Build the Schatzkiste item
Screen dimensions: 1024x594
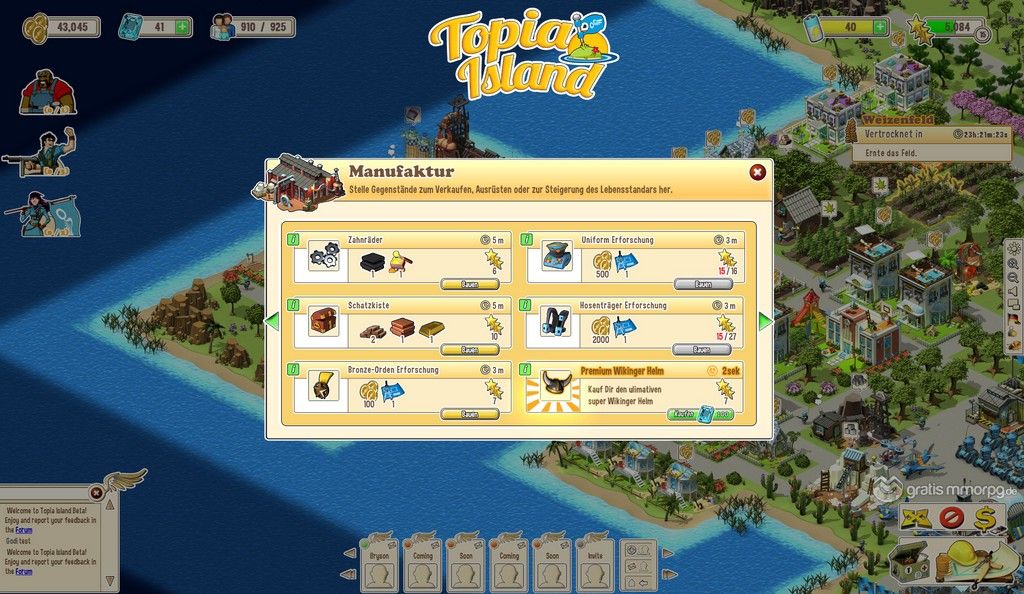(x=469, y=350)
